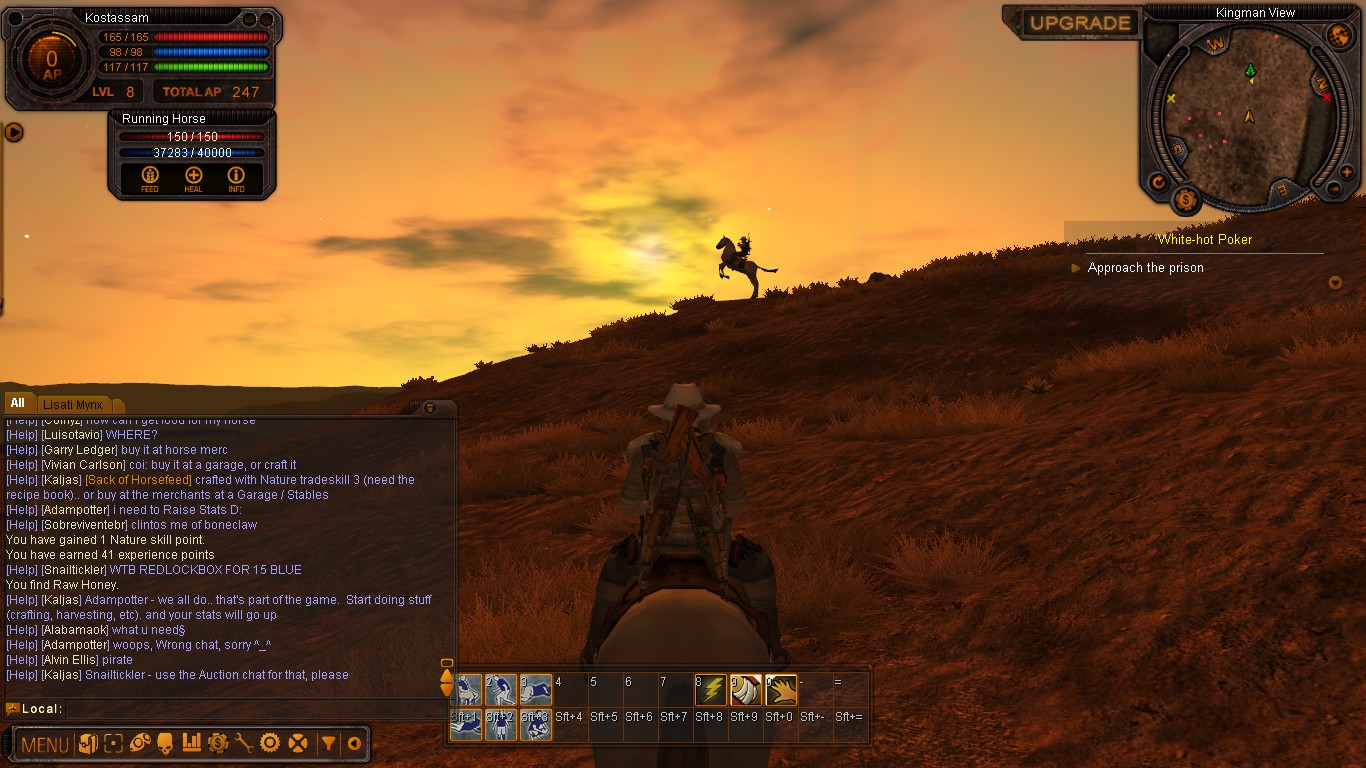
Task: Select the targeting reticle icon
Action: (x=114, y=743)
